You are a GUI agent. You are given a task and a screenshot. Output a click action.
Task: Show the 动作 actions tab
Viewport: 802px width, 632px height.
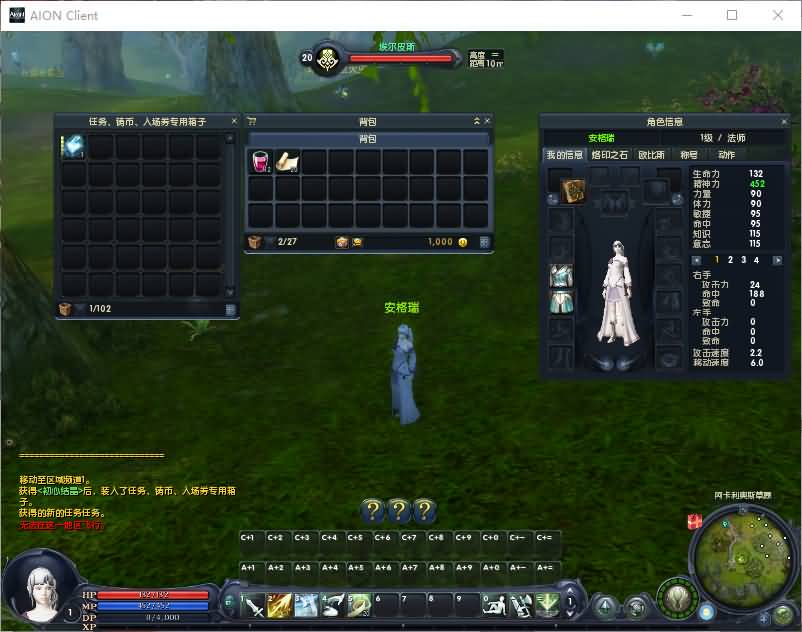click(726, 155)
